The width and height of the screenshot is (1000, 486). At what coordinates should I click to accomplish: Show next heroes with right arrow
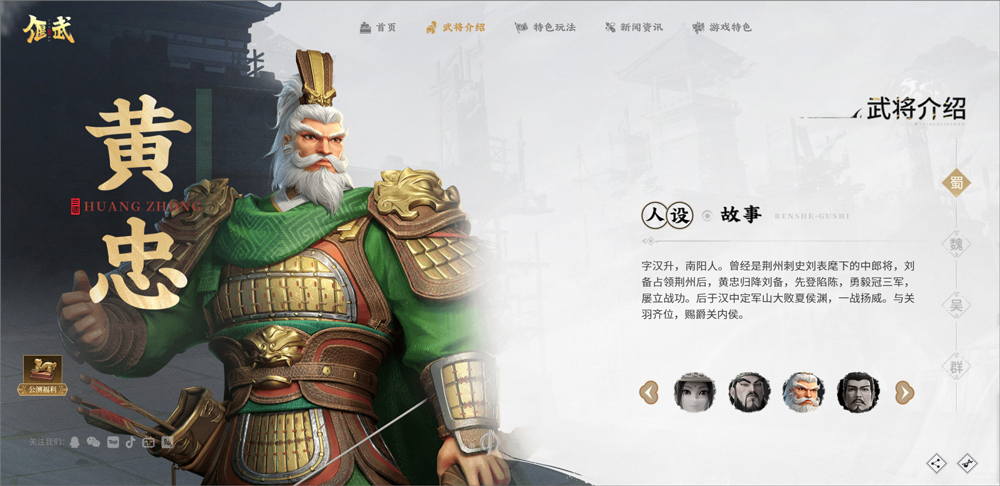pyautogui.click(x=904, y=392)
